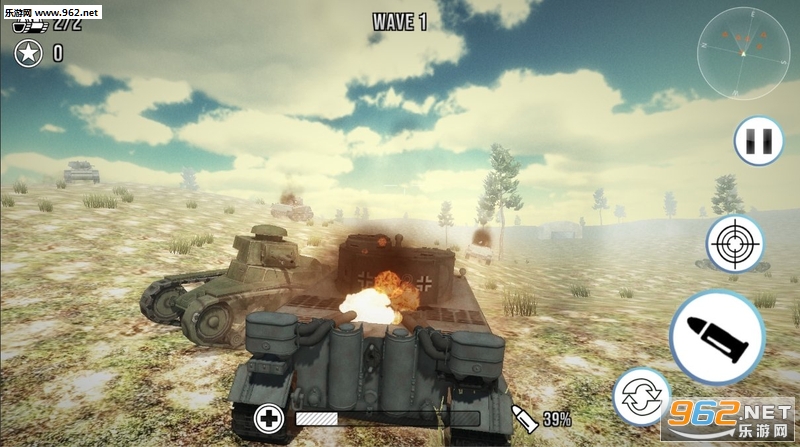Select the repair cross icon by health bar
This screenshot has width=800, height=447.
point(269,418)
